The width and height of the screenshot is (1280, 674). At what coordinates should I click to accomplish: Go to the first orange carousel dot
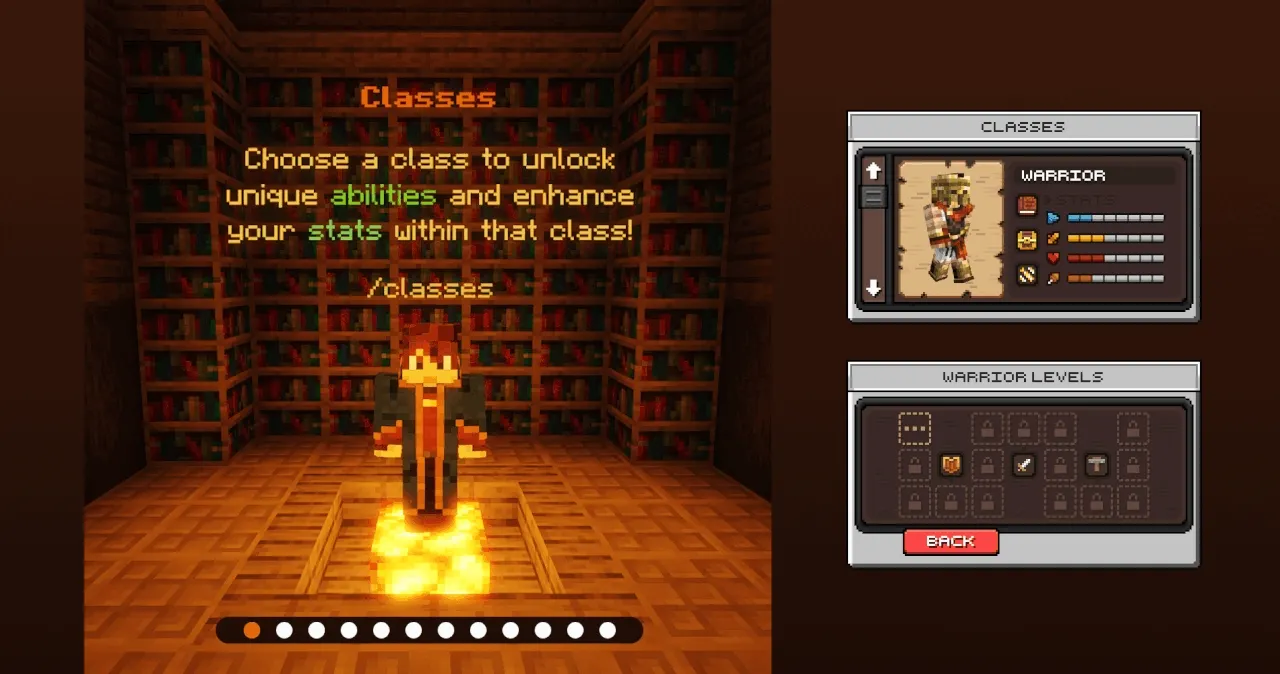252,630
